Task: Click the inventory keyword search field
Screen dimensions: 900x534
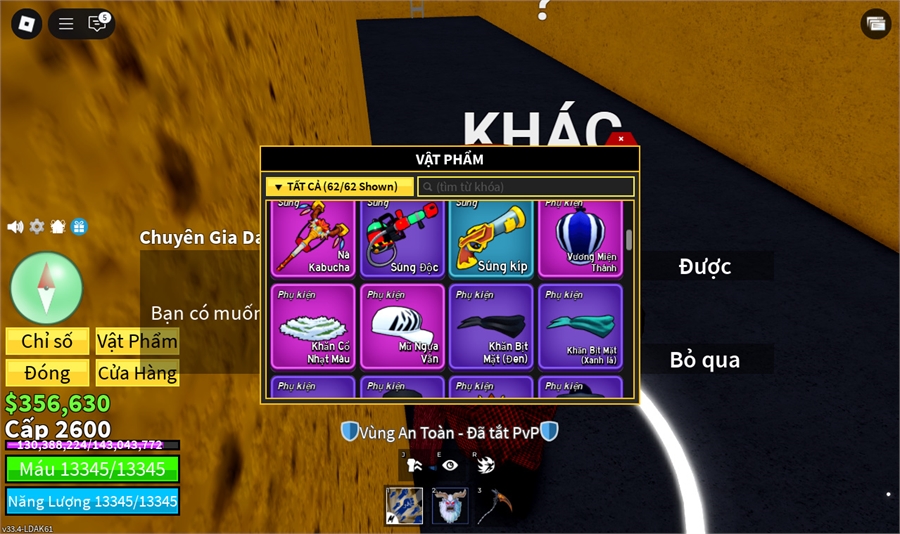Action: [x=526, y=187]
